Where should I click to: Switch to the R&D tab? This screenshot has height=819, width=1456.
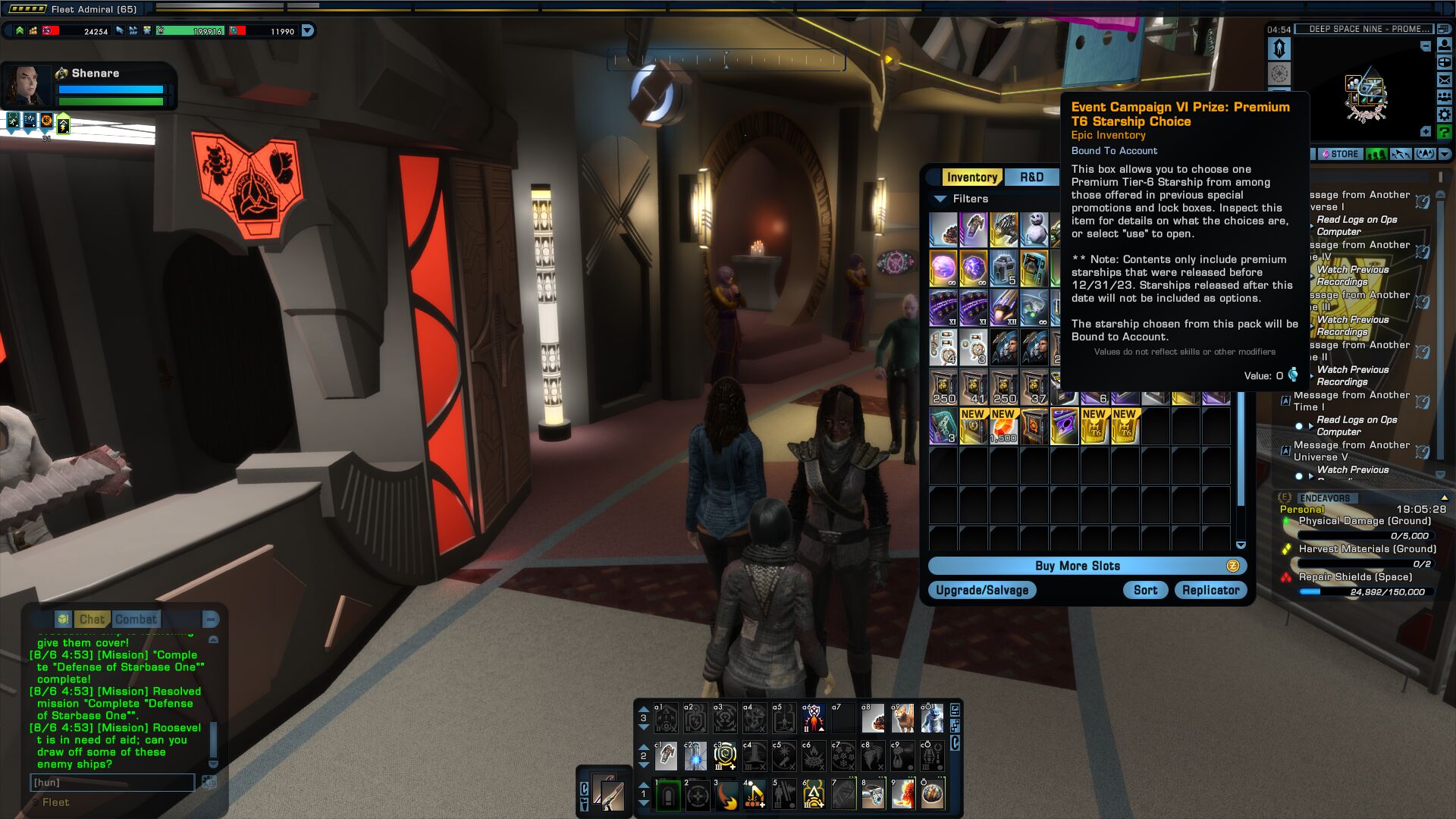1031,177
